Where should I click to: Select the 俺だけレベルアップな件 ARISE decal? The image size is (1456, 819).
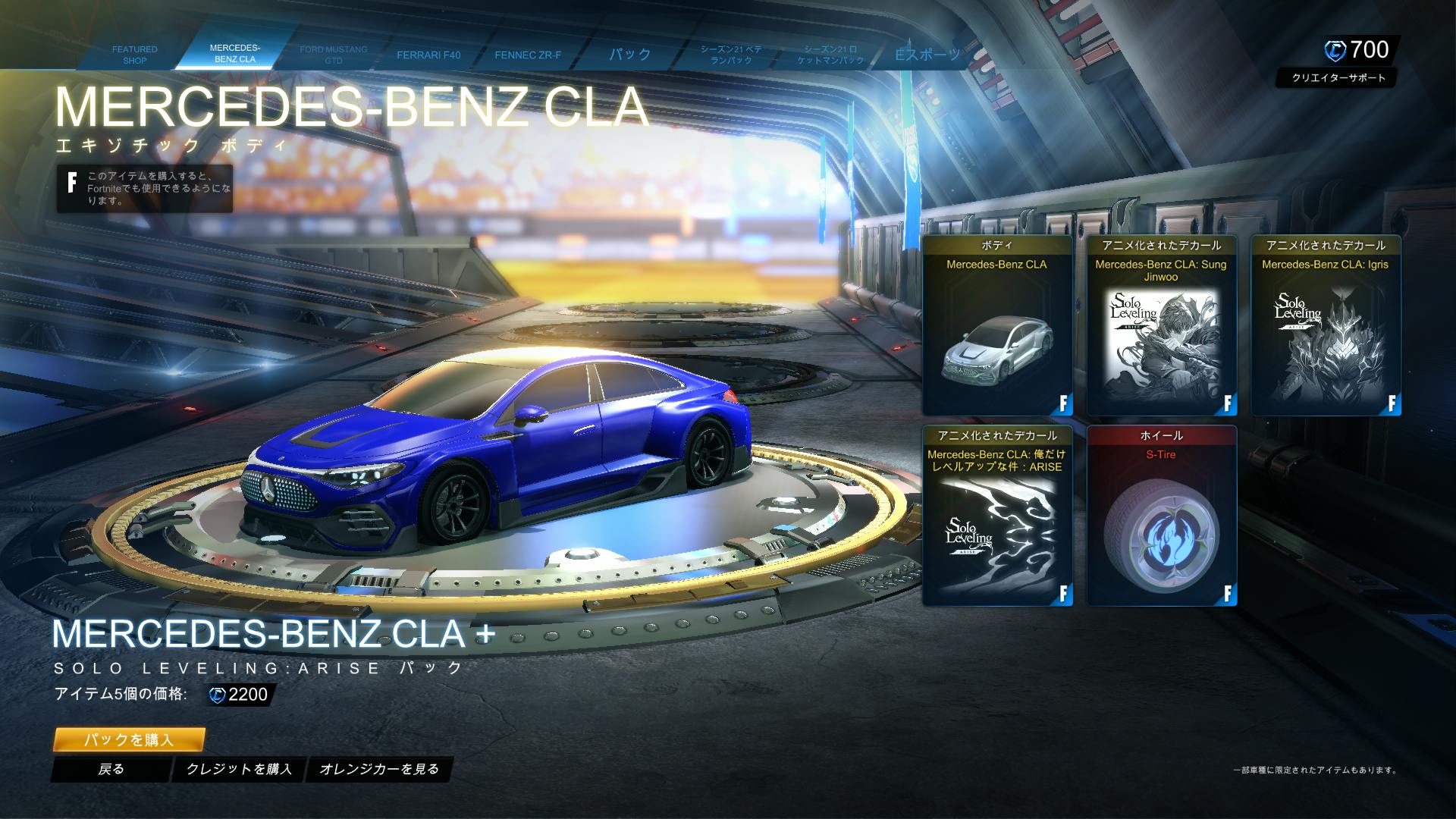tap(996, 516)
